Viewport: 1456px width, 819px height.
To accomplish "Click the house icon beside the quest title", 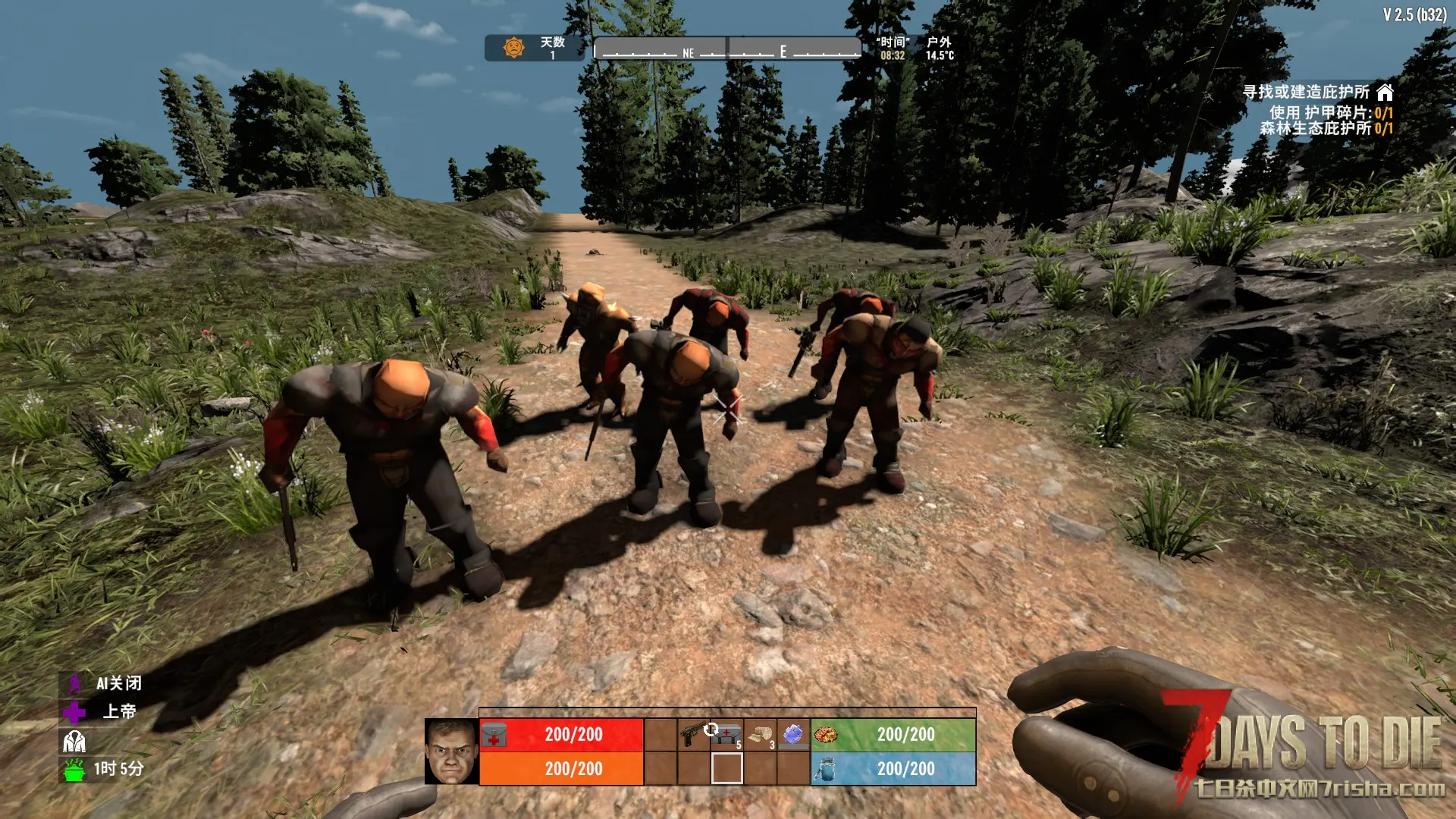I will (1385, 93).
